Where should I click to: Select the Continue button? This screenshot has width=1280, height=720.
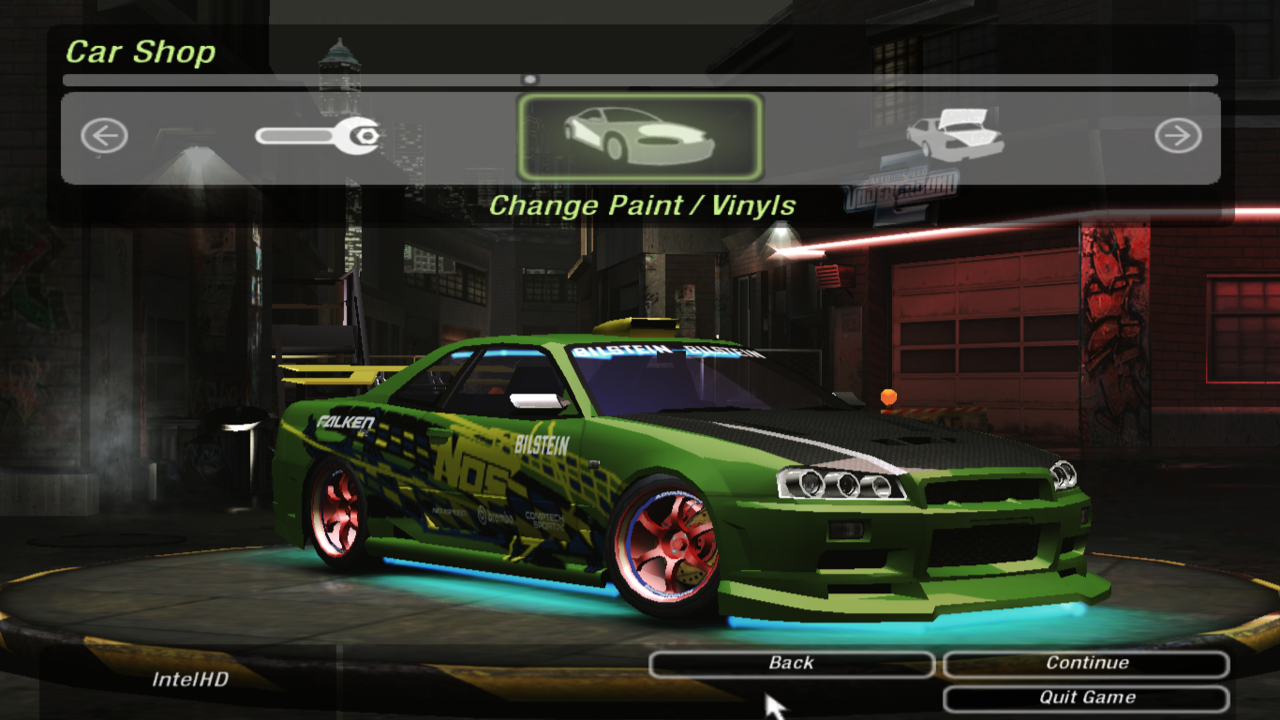(x=1086, y=664)
